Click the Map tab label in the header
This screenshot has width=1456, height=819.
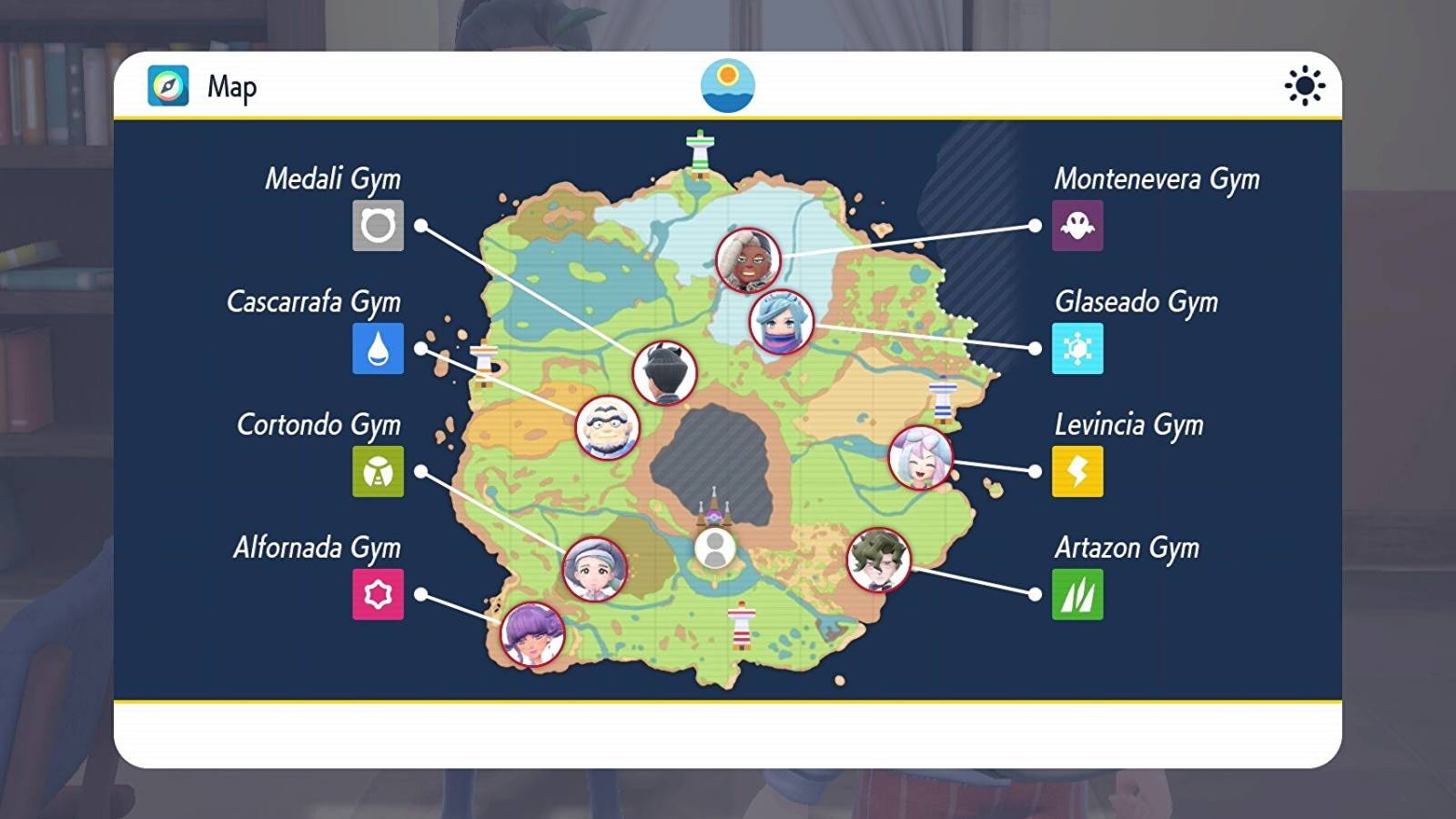coord(231,87)
